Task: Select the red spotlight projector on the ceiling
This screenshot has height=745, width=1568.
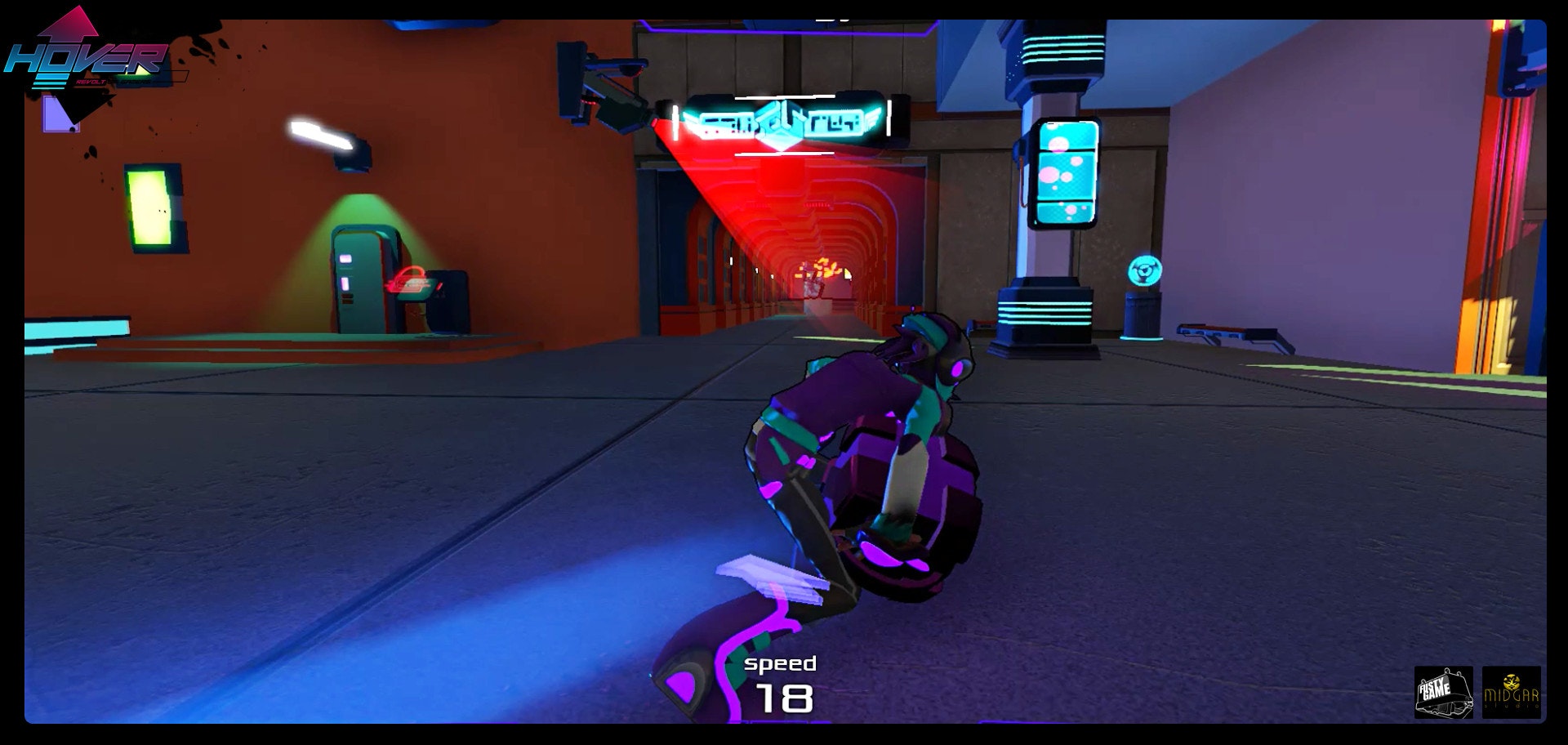Action: (x=608, y=90)
